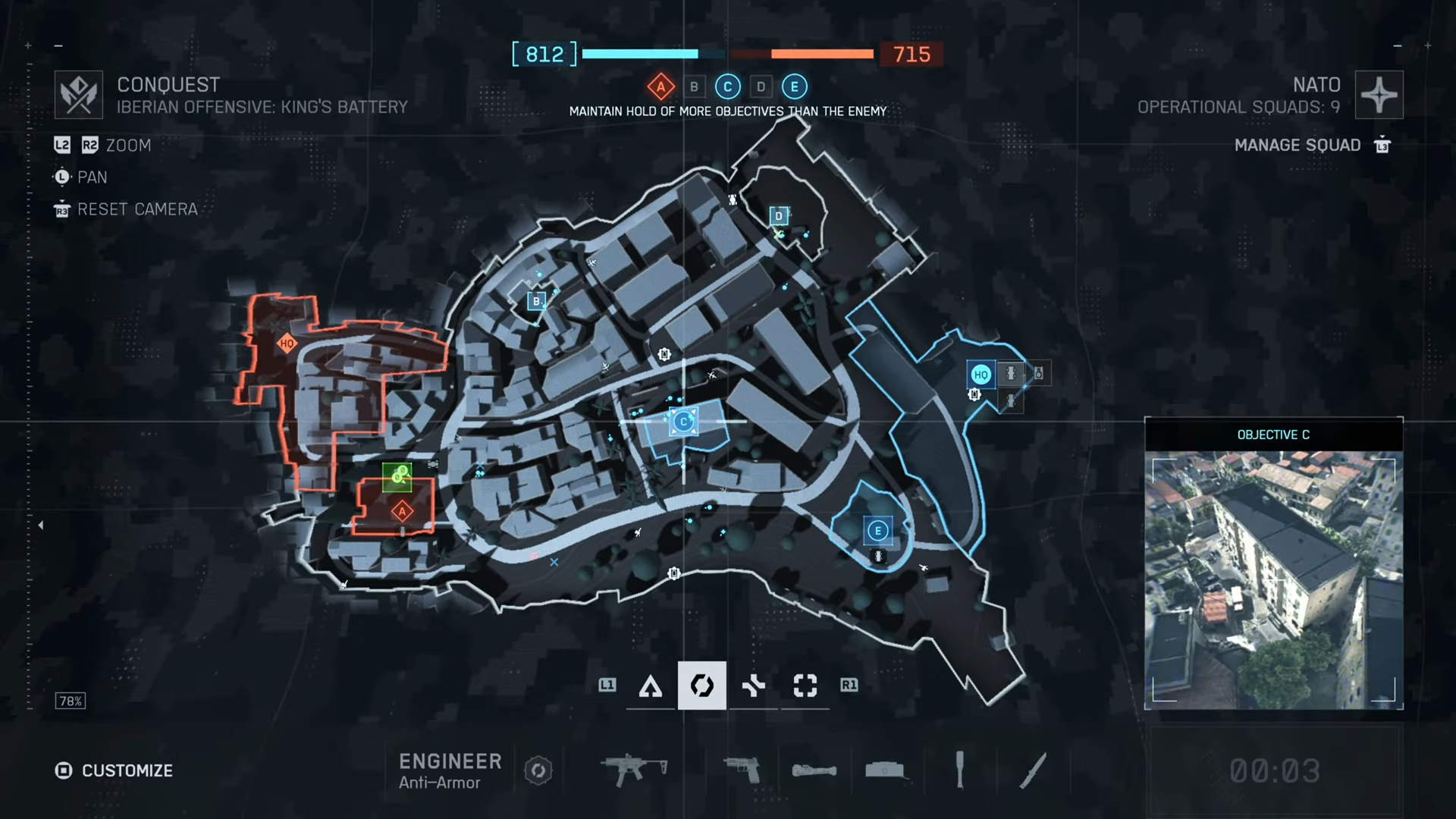
Task: Select objective E spawn point on map
Action: 877,531
